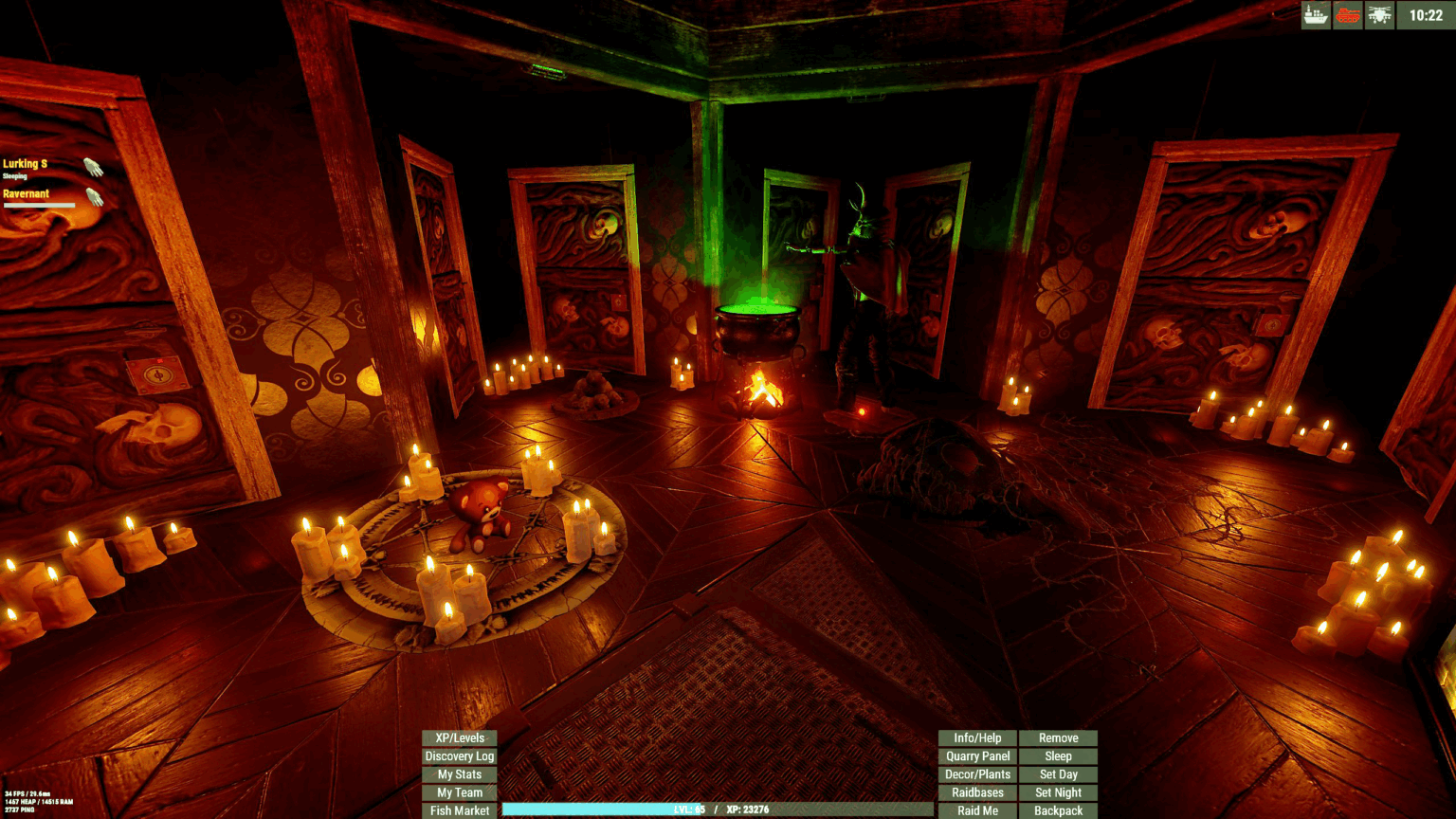Click the Sleep button
1456x819 pixels.
(1058, 756)
